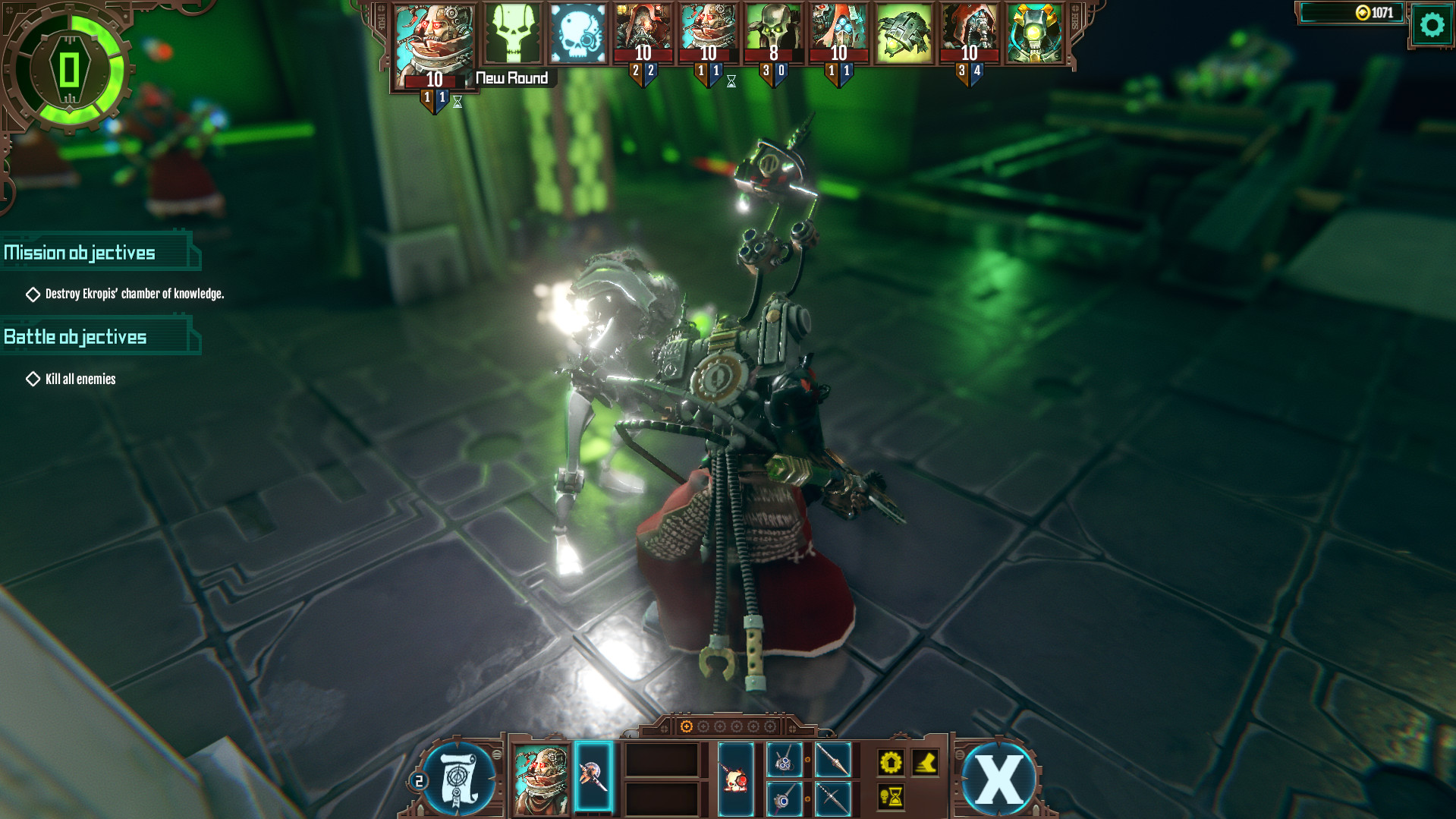Check the Destroy Ekropis' chamber objective marker
Viewport: 1456px width, 819px height.
tap(33, 295)
